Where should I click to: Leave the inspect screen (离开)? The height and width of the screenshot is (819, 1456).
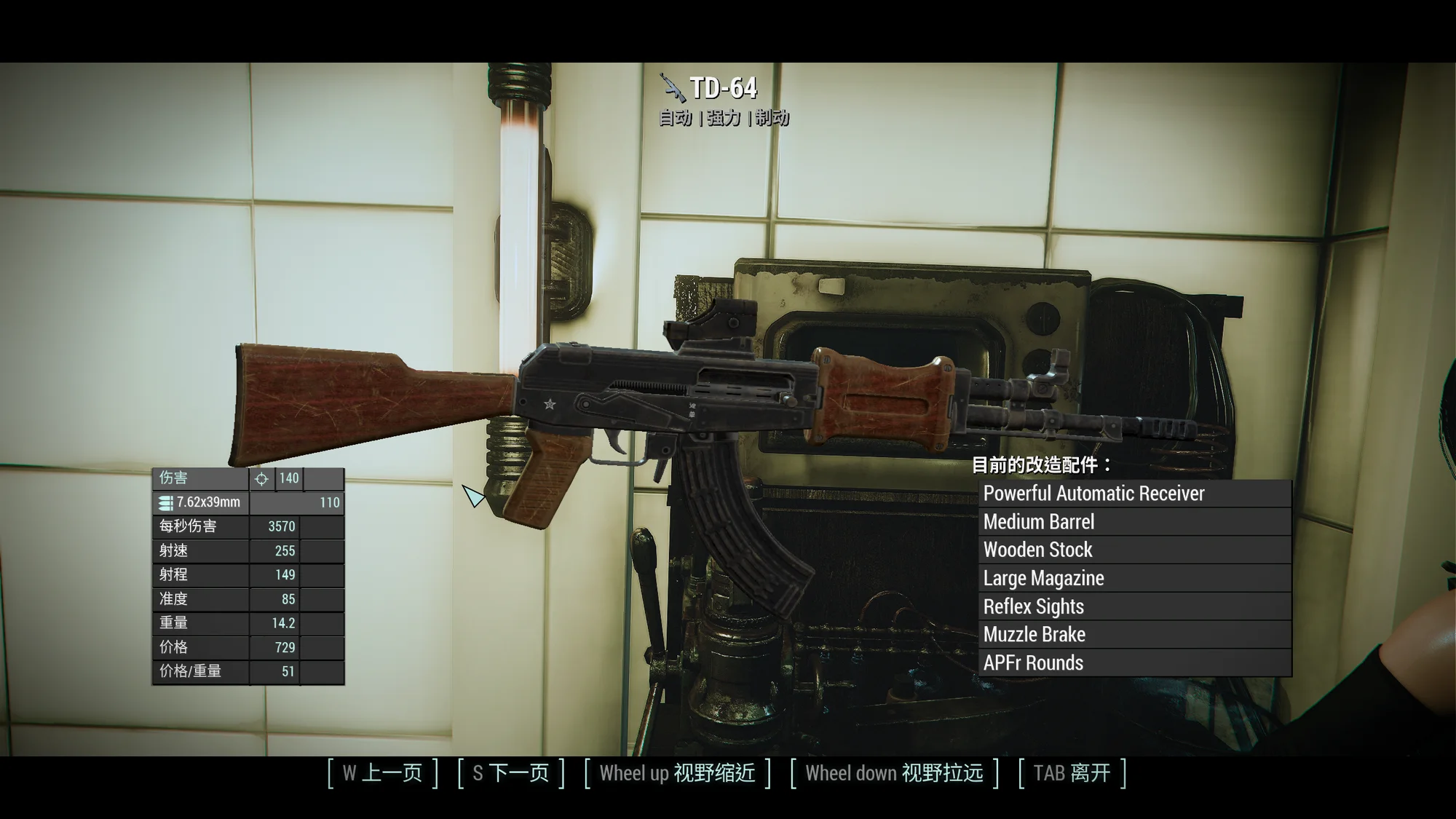click(1072, 773)
